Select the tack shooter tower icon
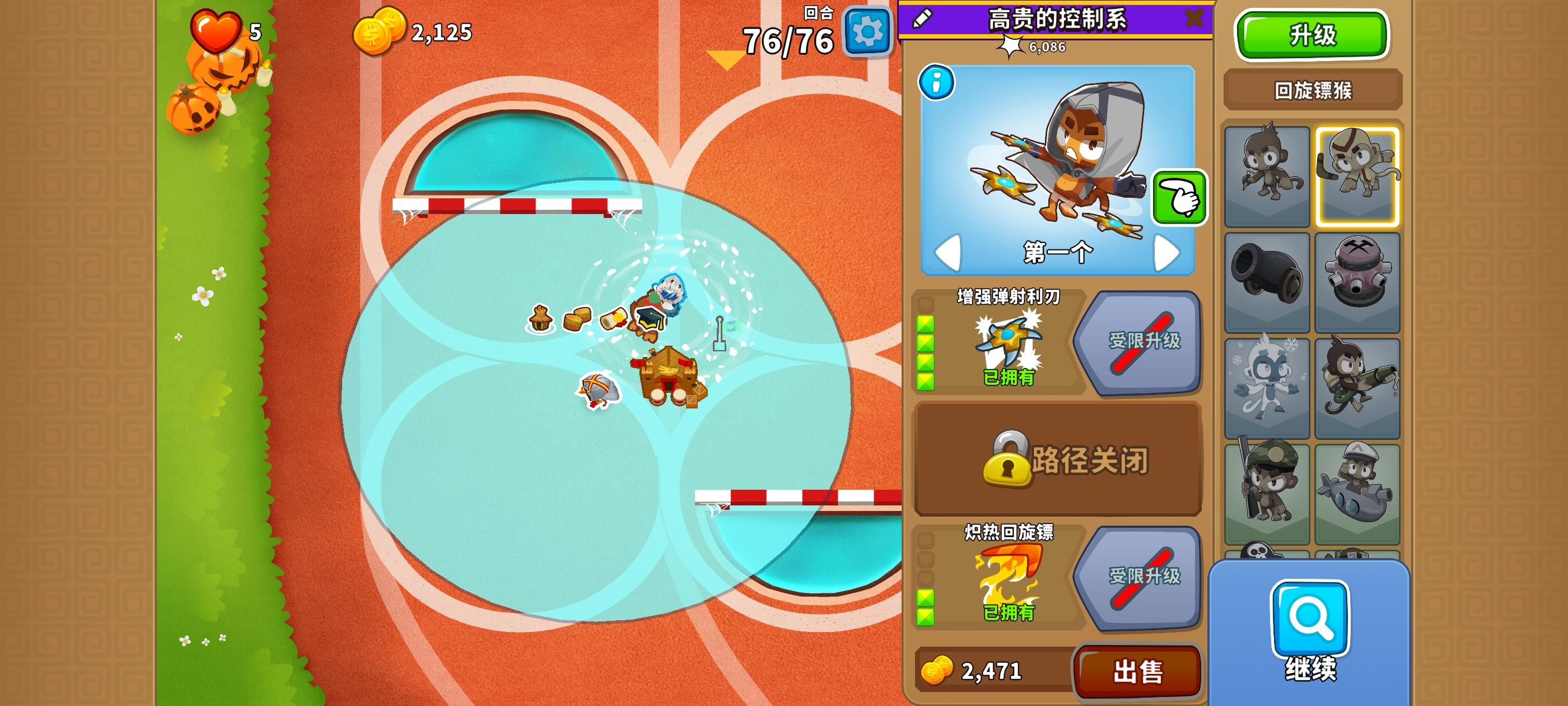Screen dimensions: 1568x706 [1358, 280]
